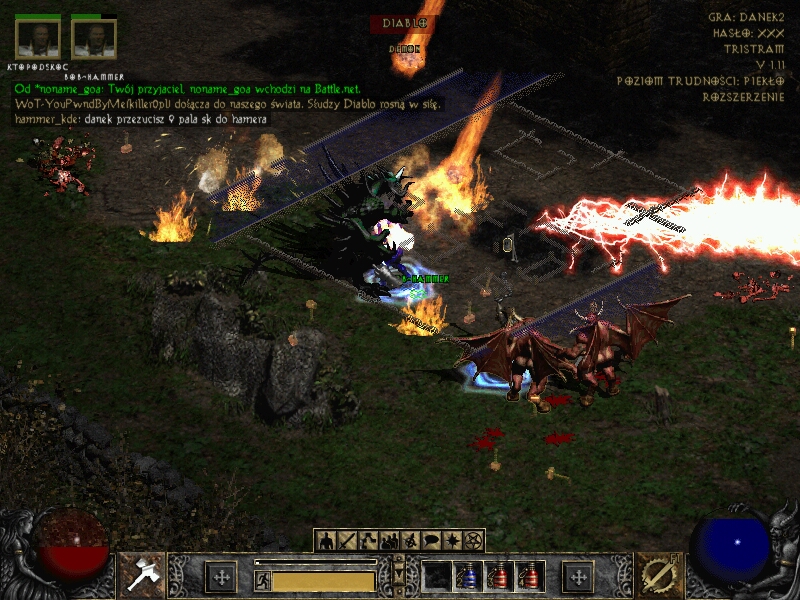Open the quest log starburst icon
The height and width of the screenshot is (600, 800).
(453, 541)
